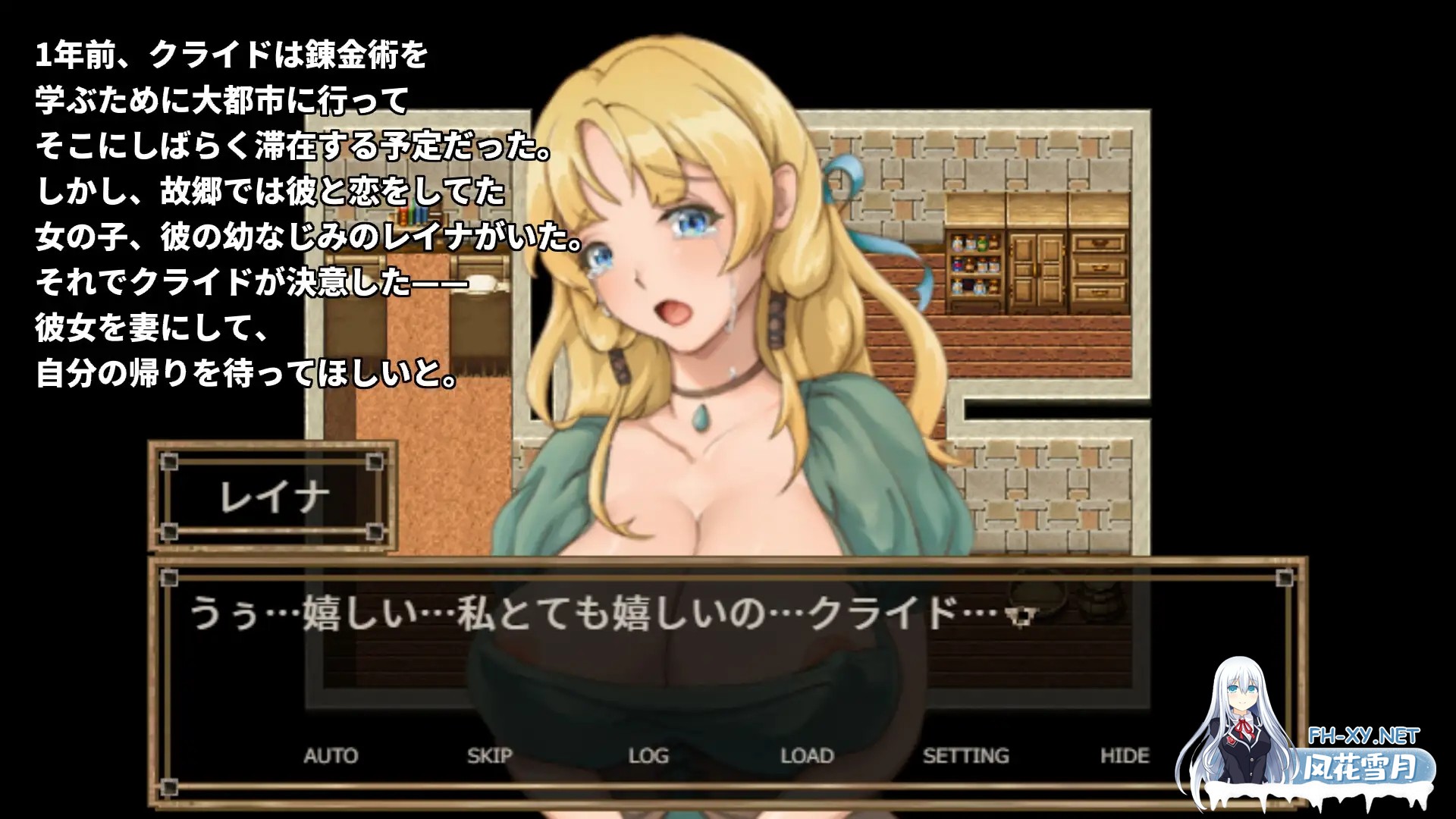Advance the dialogue via the continue arrow
This screenshot has width=1456, height=819.
(1021, 617)
